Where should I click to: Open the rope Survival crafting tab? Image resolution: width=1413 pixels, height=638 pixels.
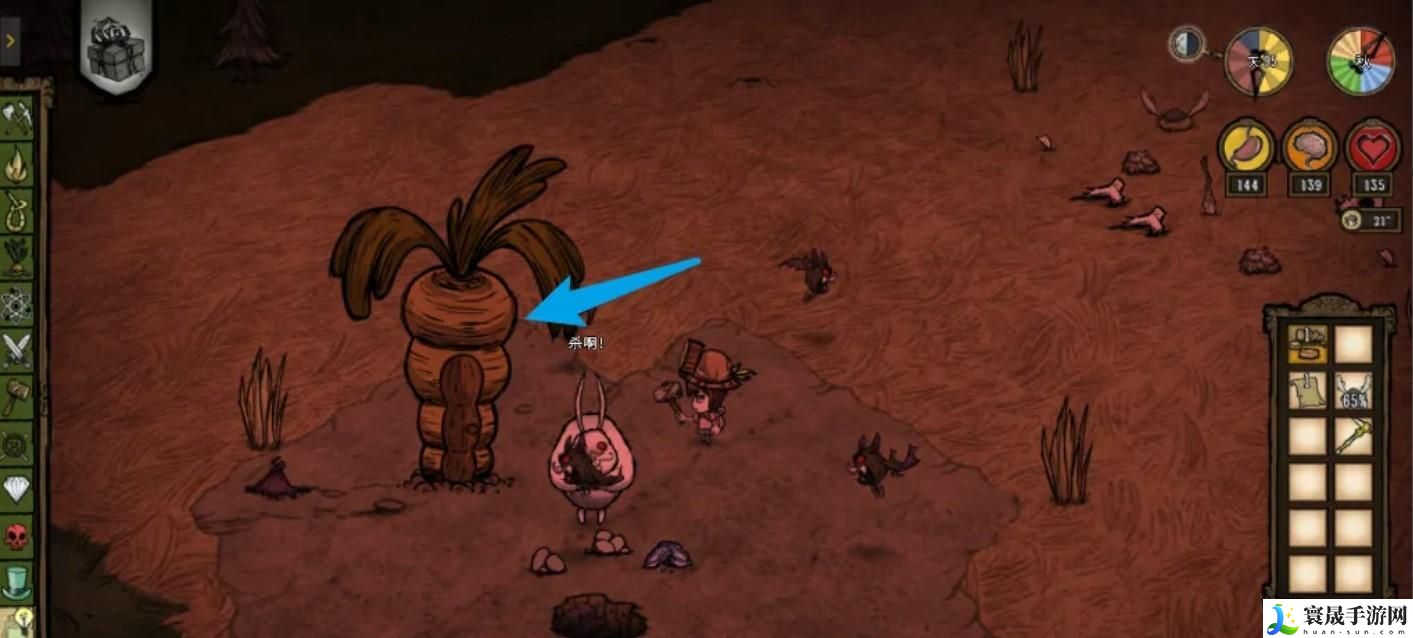click(17, 209)
